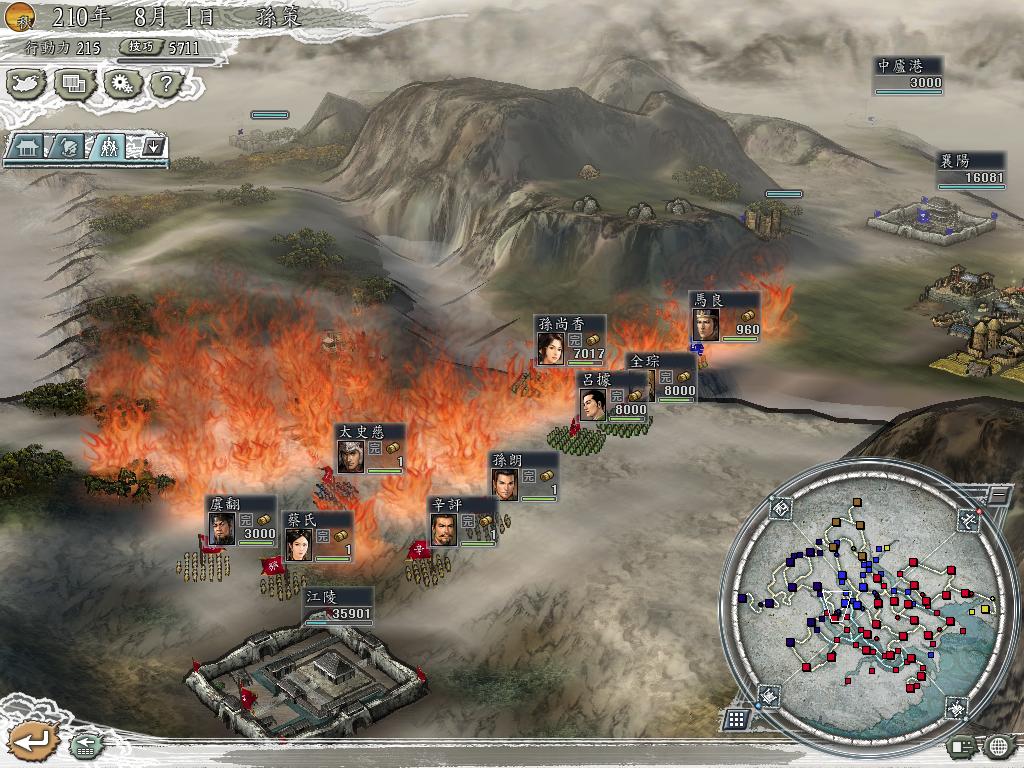Click the green arrow-and-grid button

(84, 744)
